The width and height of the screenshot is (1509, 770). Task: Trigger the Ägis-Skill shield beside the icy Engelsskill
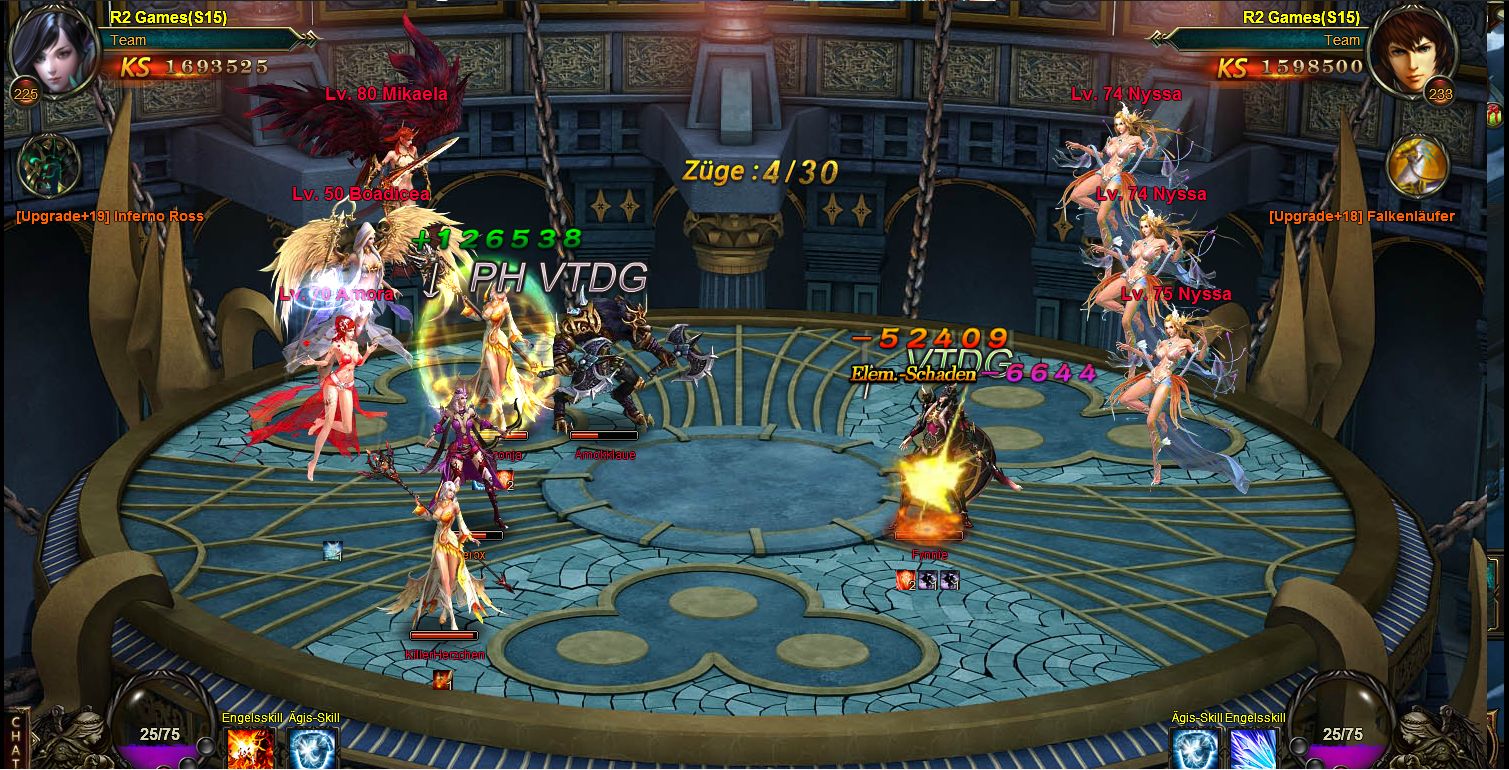point(1195,749)
